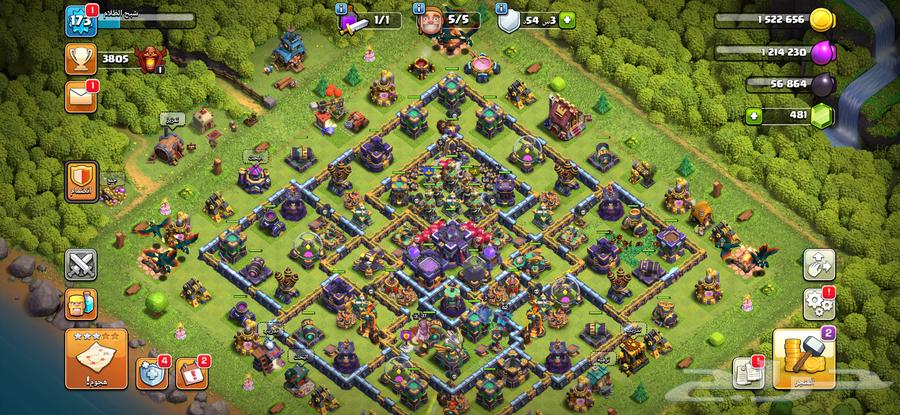Open the red exclamation news button

pyautogui.click(x=190, y=374)
